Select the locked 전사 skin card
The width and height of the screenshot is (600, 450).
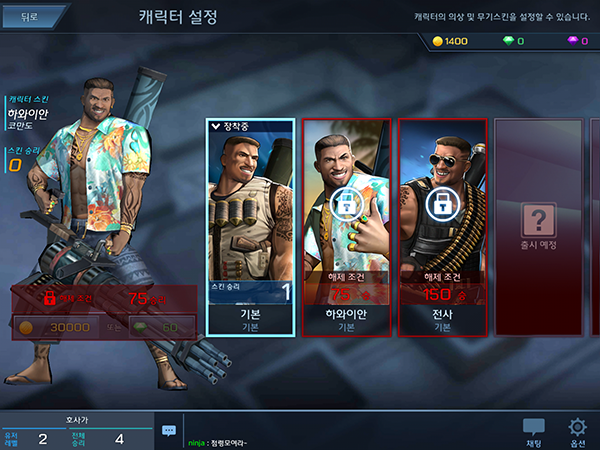[x=442, y=226]
